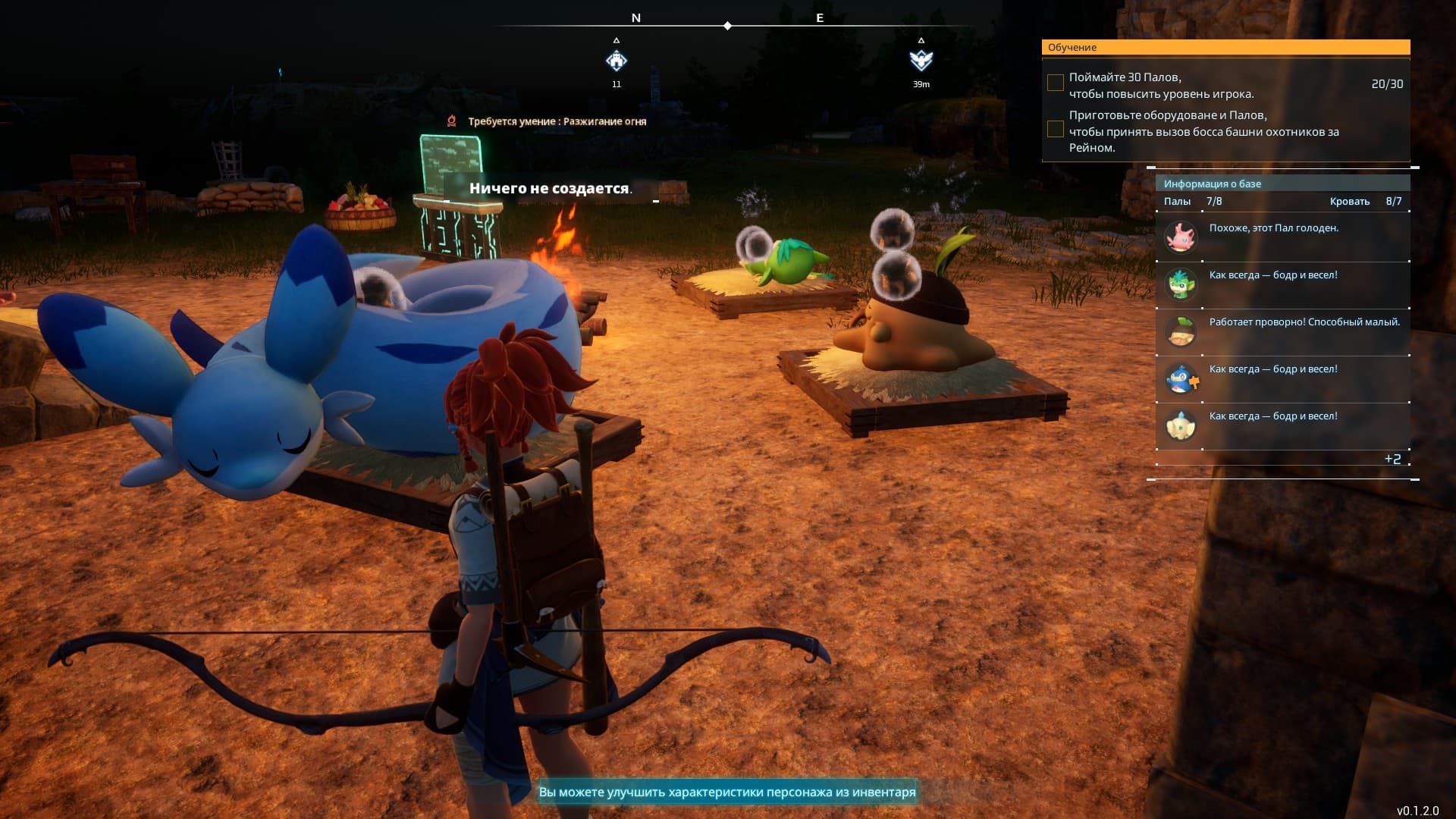Open the Информация о базе panel header
The width and height of the screenshot is (1456, 819).
[x=1282, y=184]
